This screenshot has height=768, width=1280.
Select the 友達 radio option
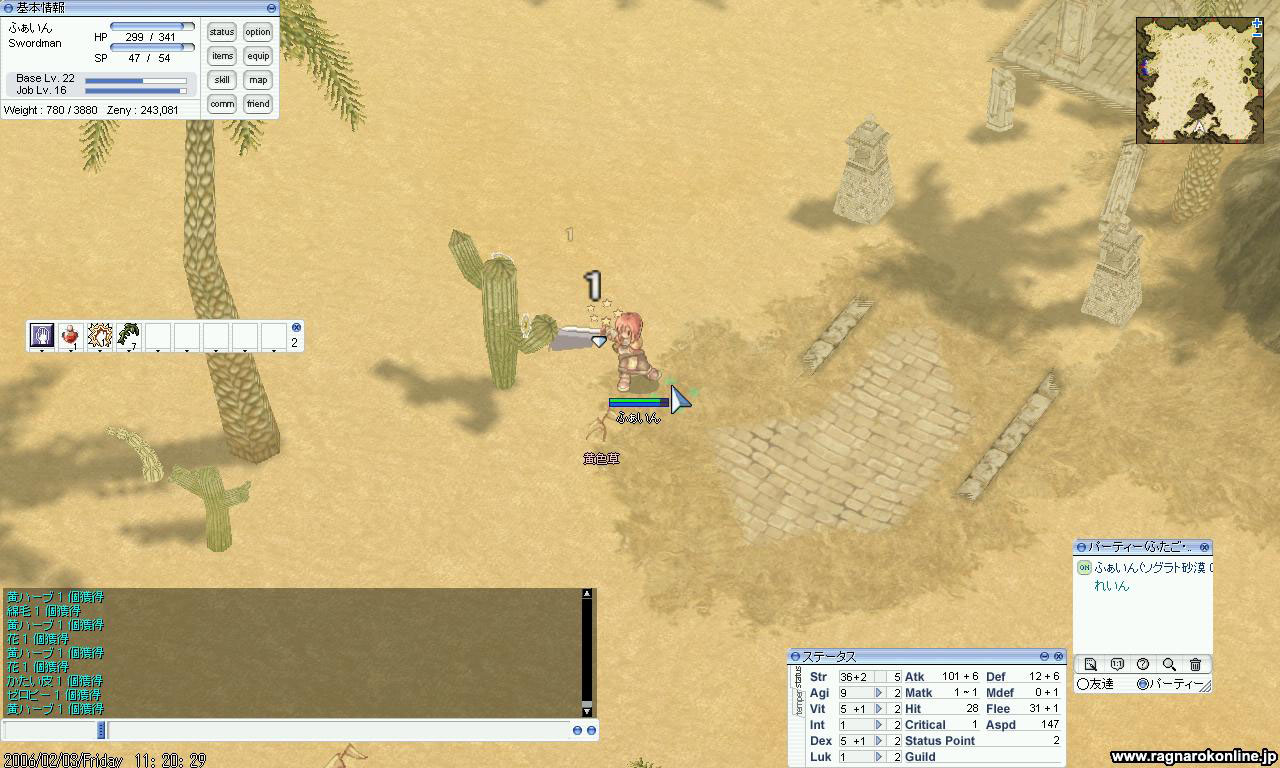[1083, 684]
